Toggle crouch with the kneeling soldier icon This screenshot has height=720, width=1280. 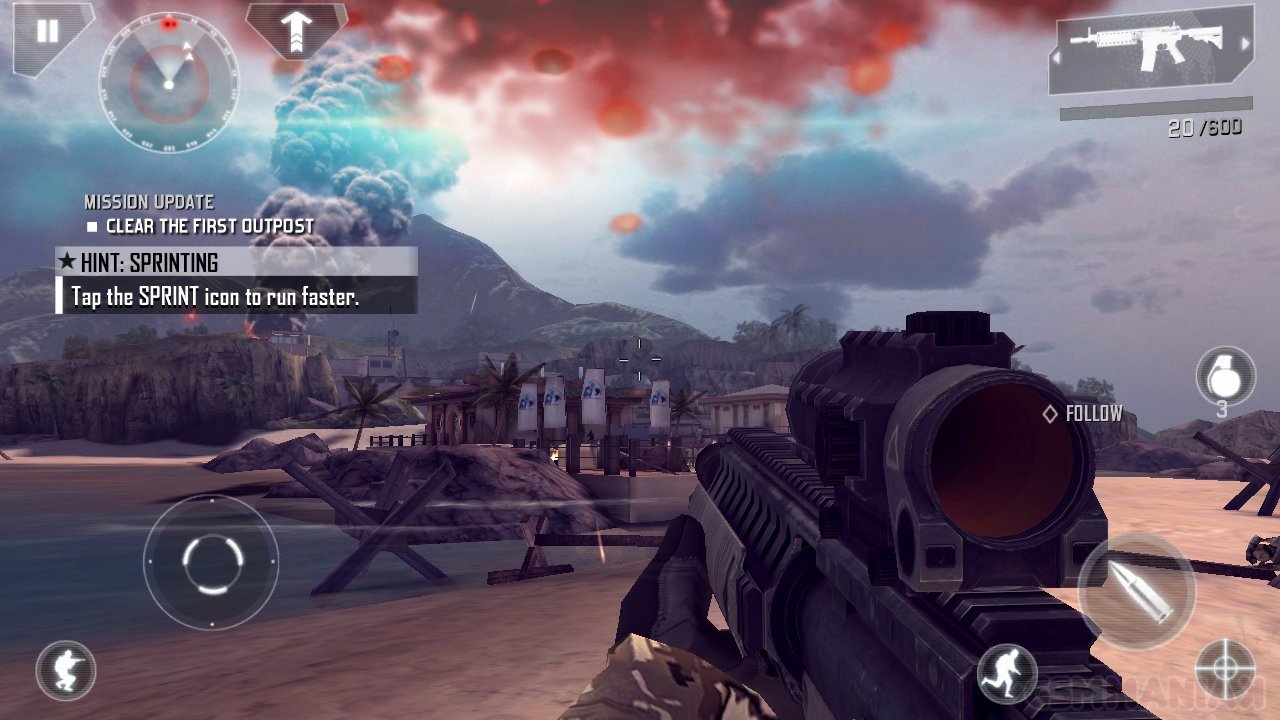[66, 670]
